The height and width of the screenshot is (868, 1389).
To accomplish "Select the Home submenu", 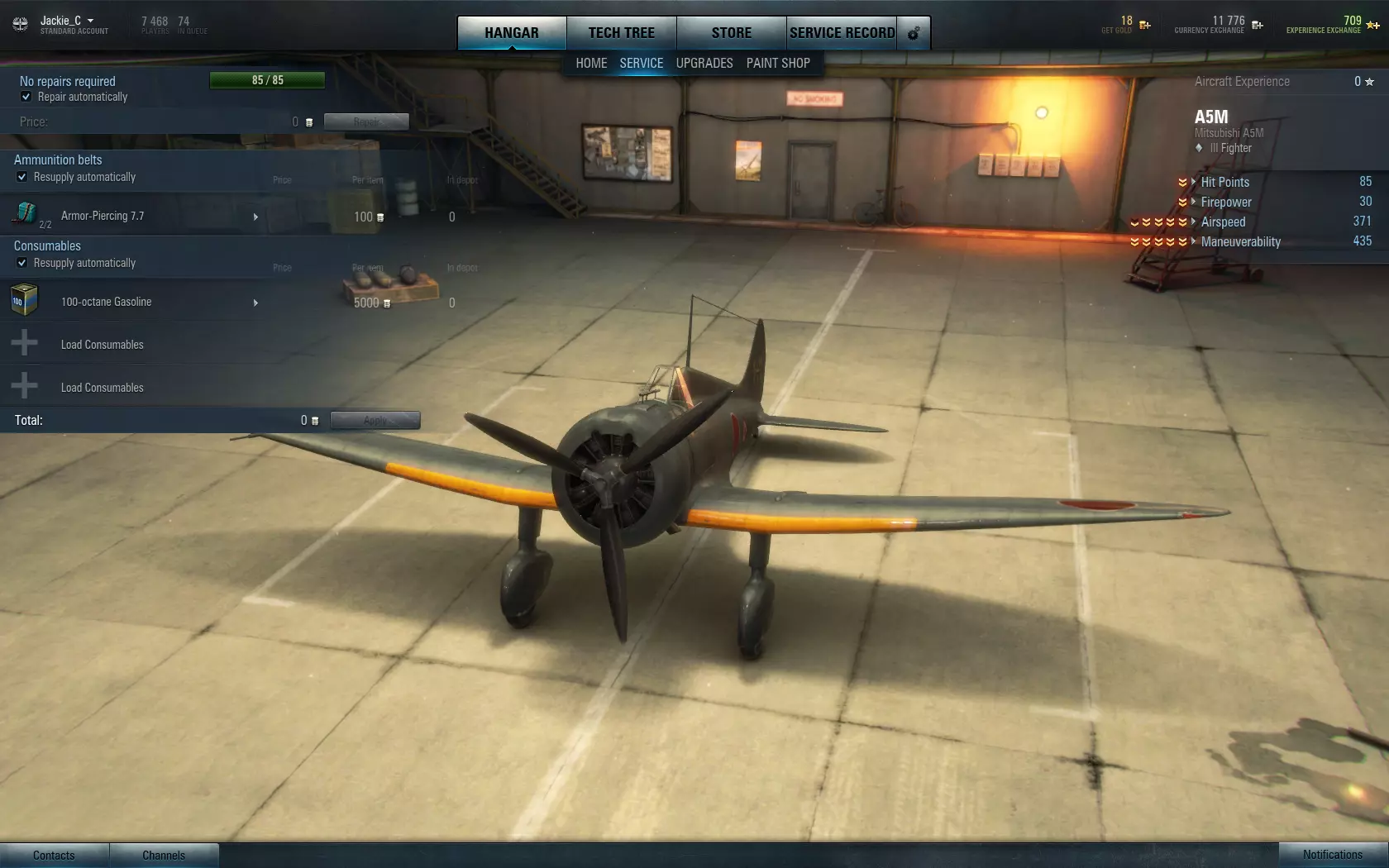I will pos(591,63).
